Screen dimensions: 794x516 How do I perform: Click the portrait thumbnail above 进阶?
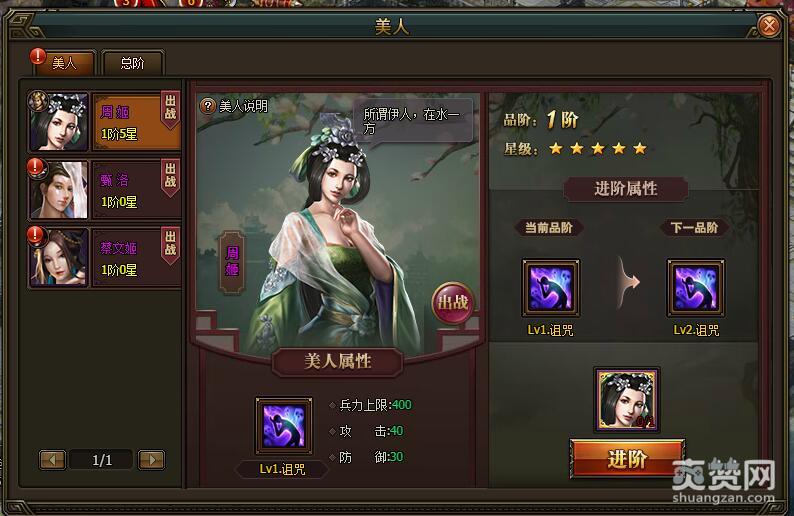(627, 399)
